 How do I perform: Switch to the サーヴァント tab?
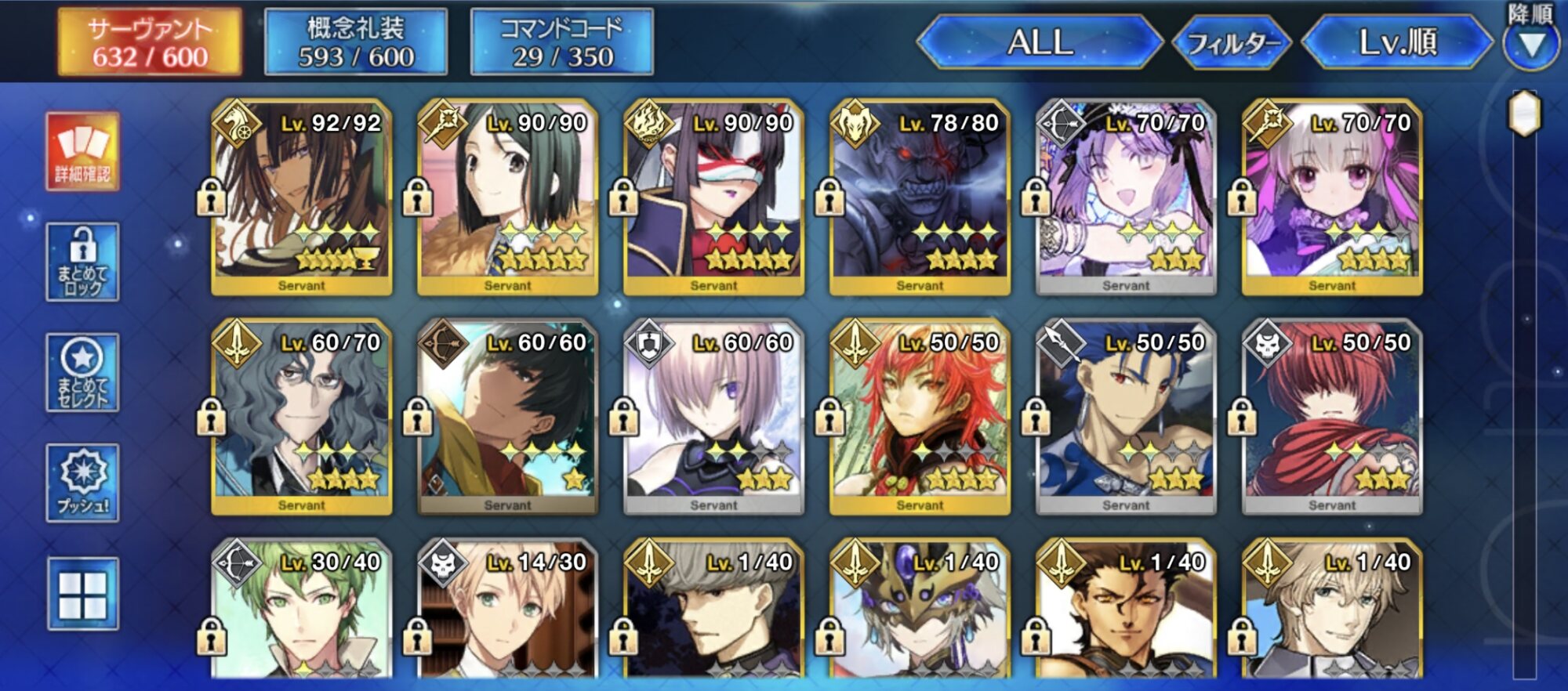(x=149, y=42)
